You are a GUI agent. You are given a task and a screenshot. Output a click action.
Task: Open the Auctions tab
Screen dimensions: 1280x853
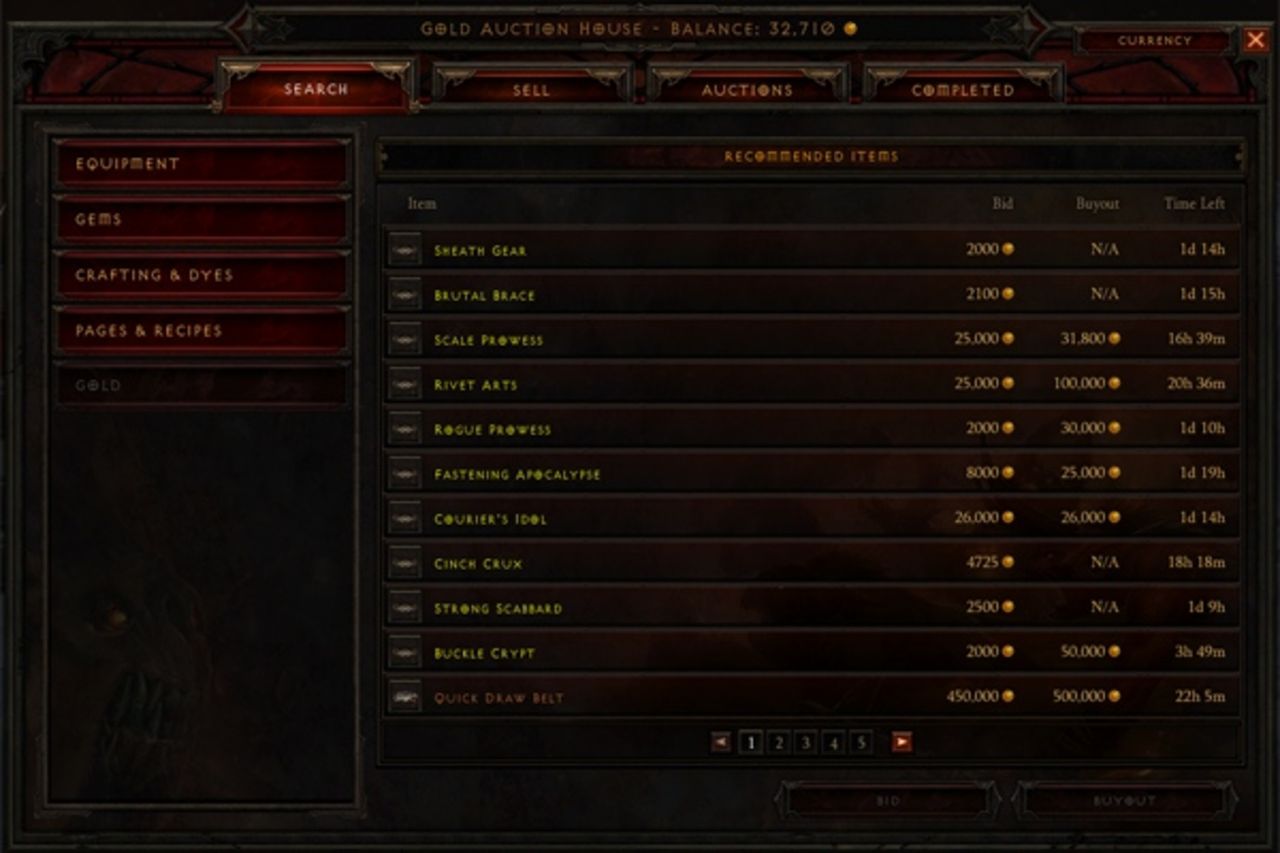[x=747, y=89]
